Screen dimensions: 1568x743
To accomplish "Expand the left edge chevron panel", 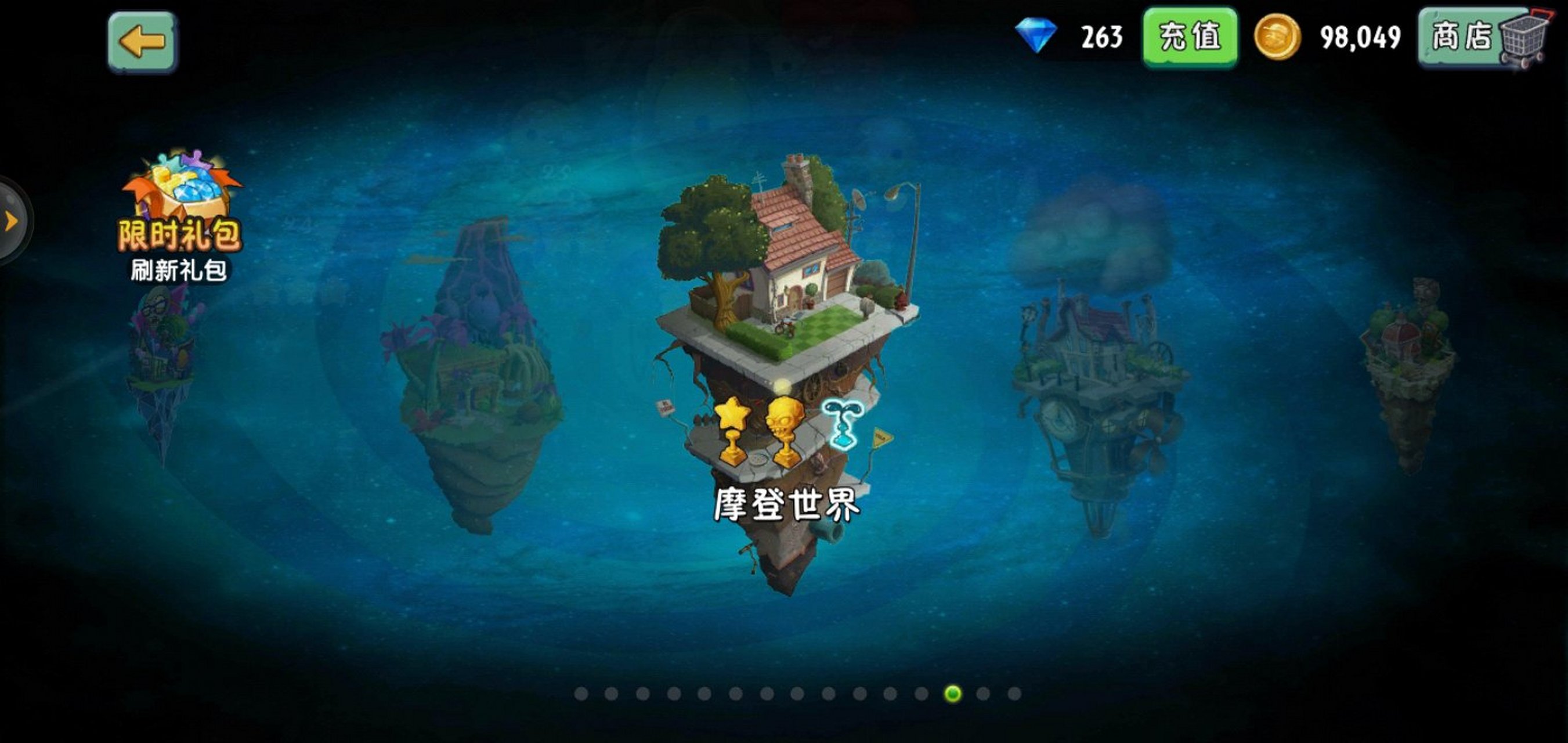I will (x=9, y=222).
